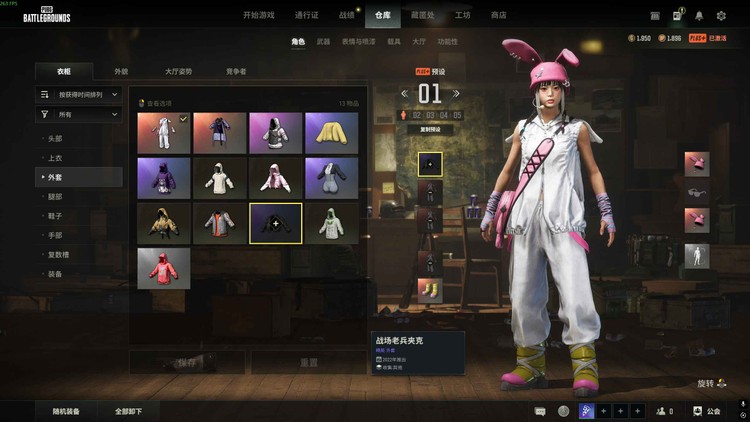Go to the next preset with right arrow
Image resolution: width=750 pixels, height=422 pixels.
coord(456,94)
